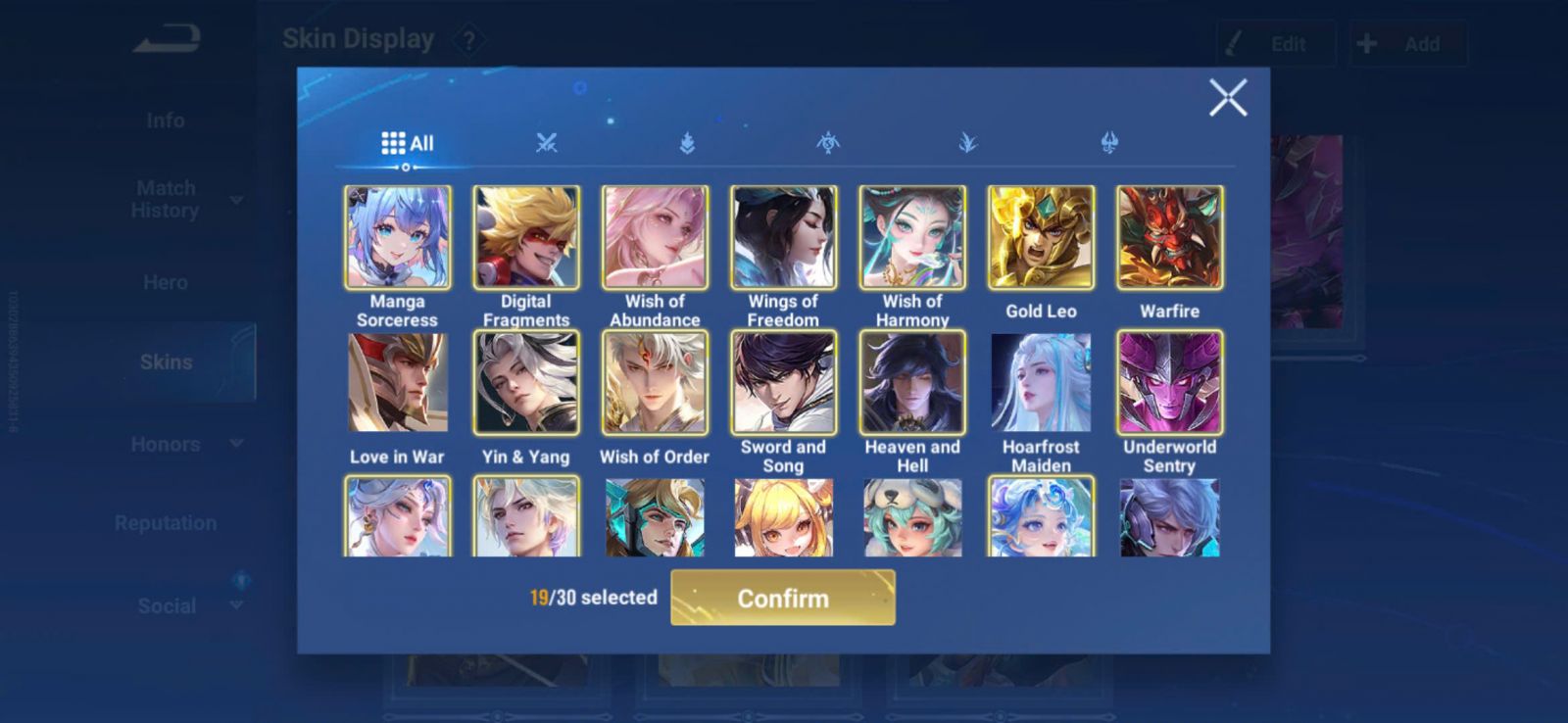Pick the Wish of Order skin
1568x723 pixels.
coord(655,382)
